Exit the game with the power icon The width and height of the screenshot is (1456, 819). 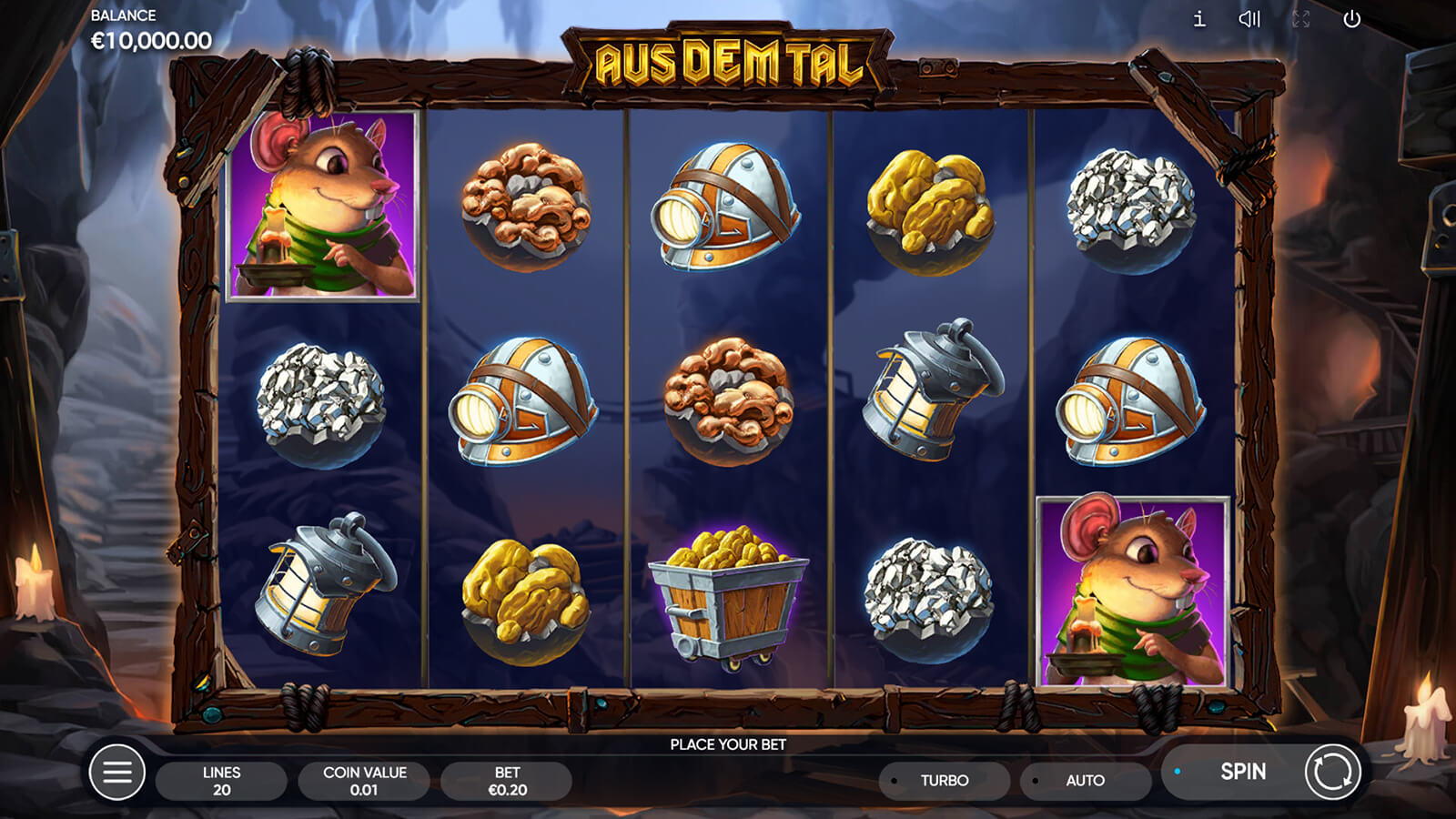point(1352,19)
